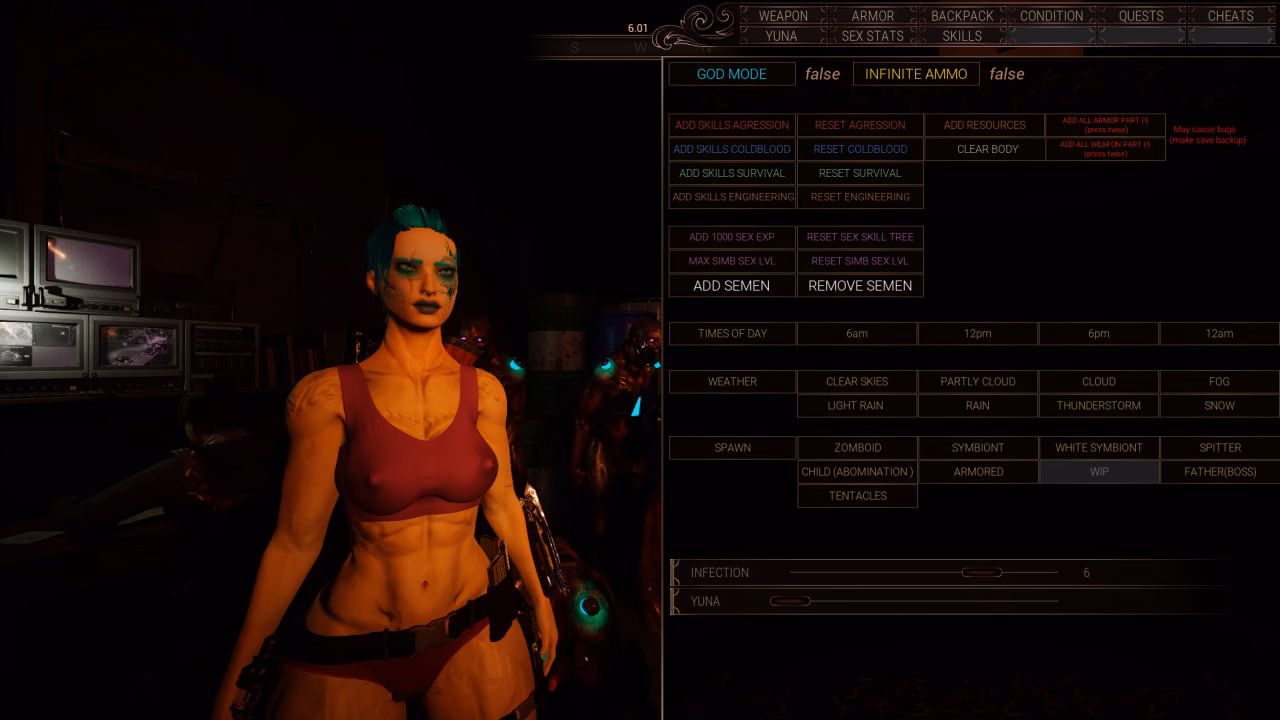Open the Skills tab
Image resolution: width=1280 pixels, height=720 pixels.
[x=962, y=36]
